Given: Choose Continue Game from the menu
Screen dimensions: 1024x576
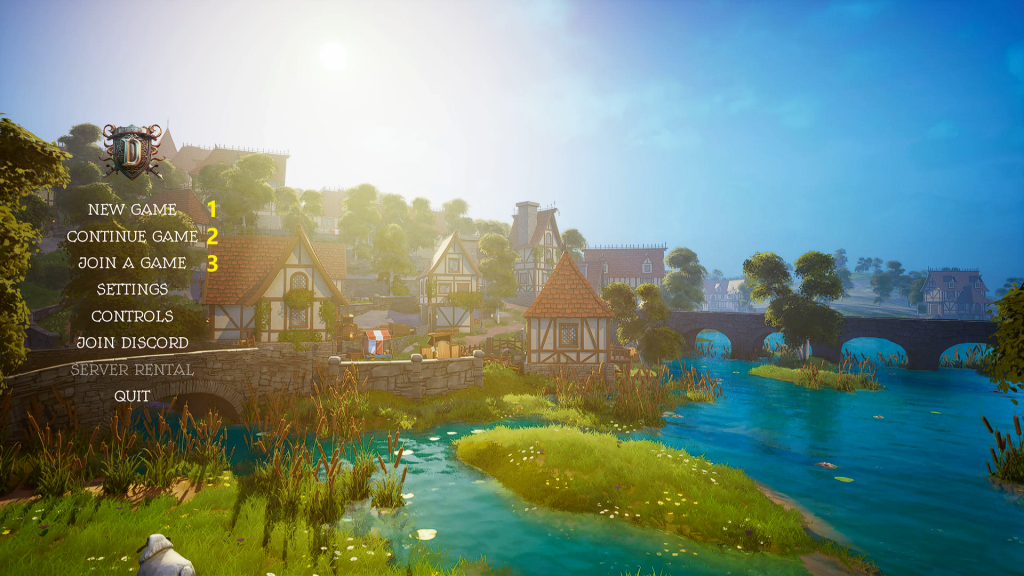Looking at the screenshot, I should (x=132, y=237).
